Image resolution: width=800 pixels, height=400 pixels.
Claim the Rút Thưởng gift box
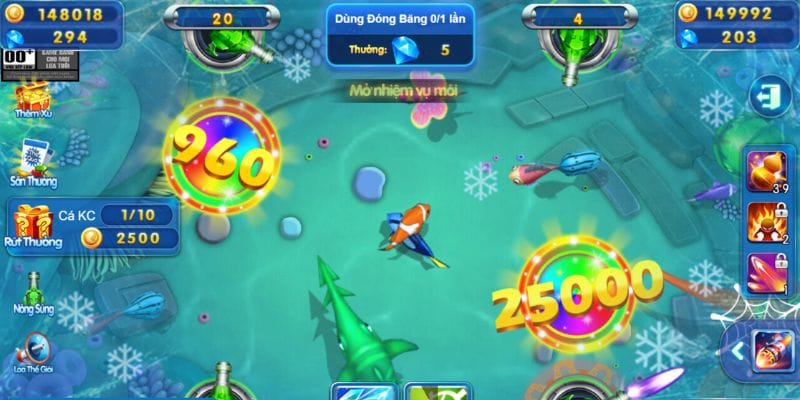point(32,222)
